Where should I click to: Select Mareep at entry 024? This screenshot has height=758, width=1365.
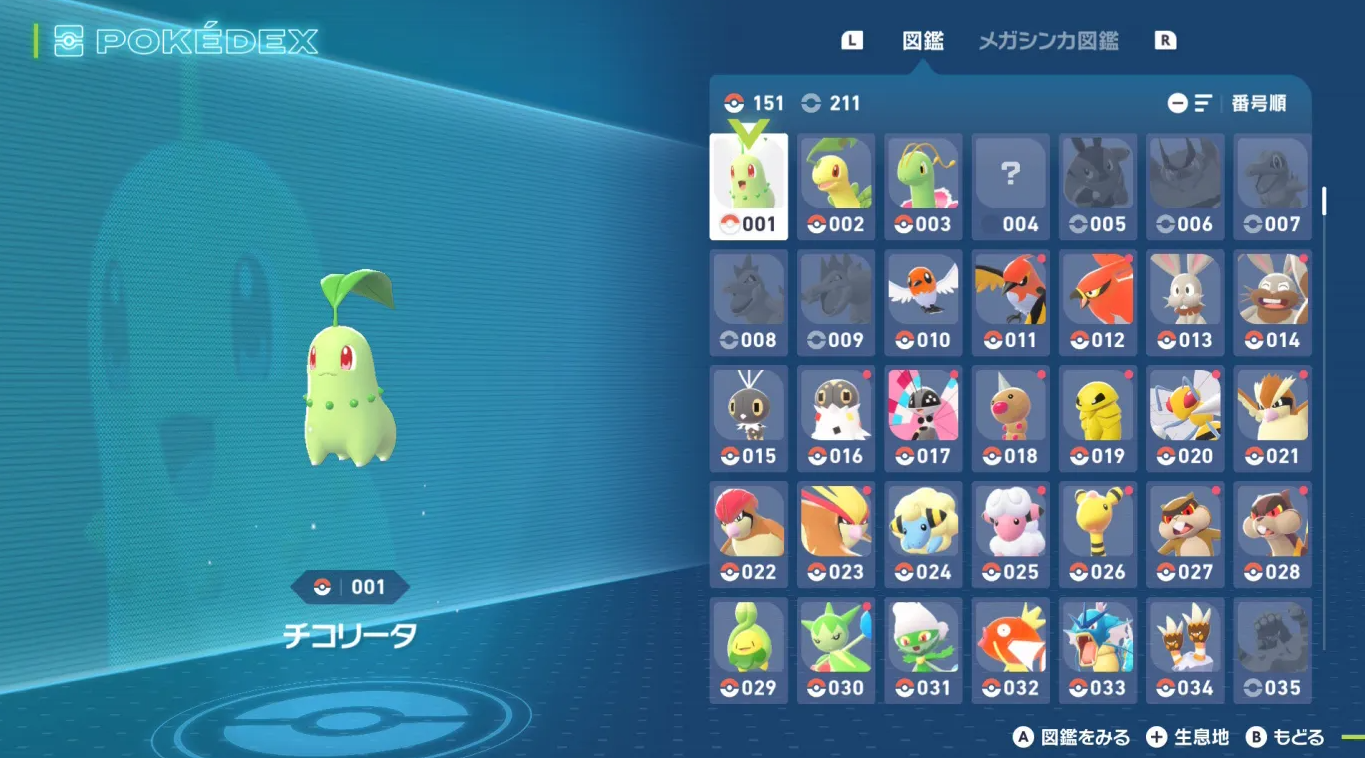pos(922,535)
